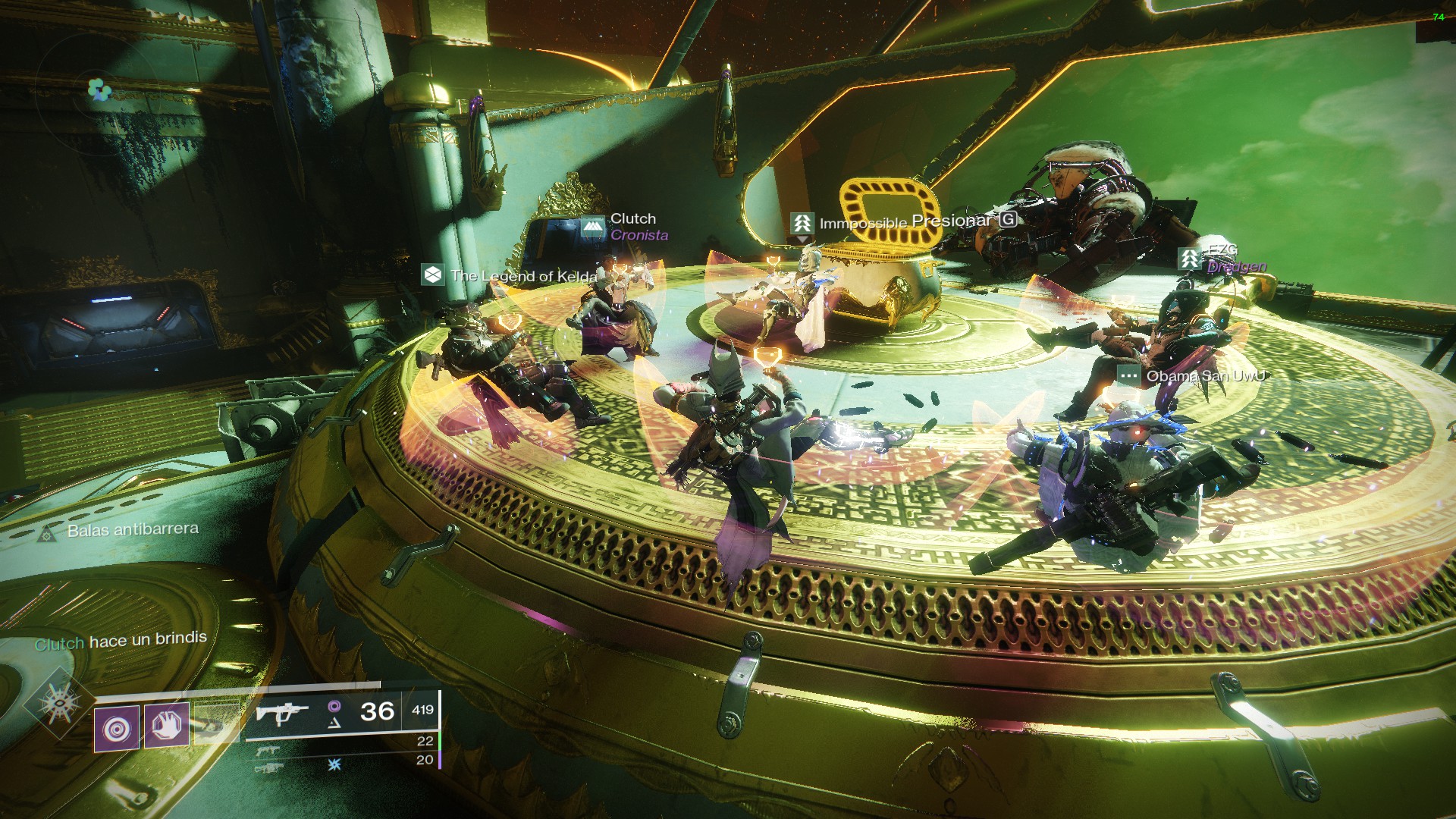This screenshot has height=819, width=1456.
Task: Use the purple hand melee ability icon
Action: coord(167,724)
